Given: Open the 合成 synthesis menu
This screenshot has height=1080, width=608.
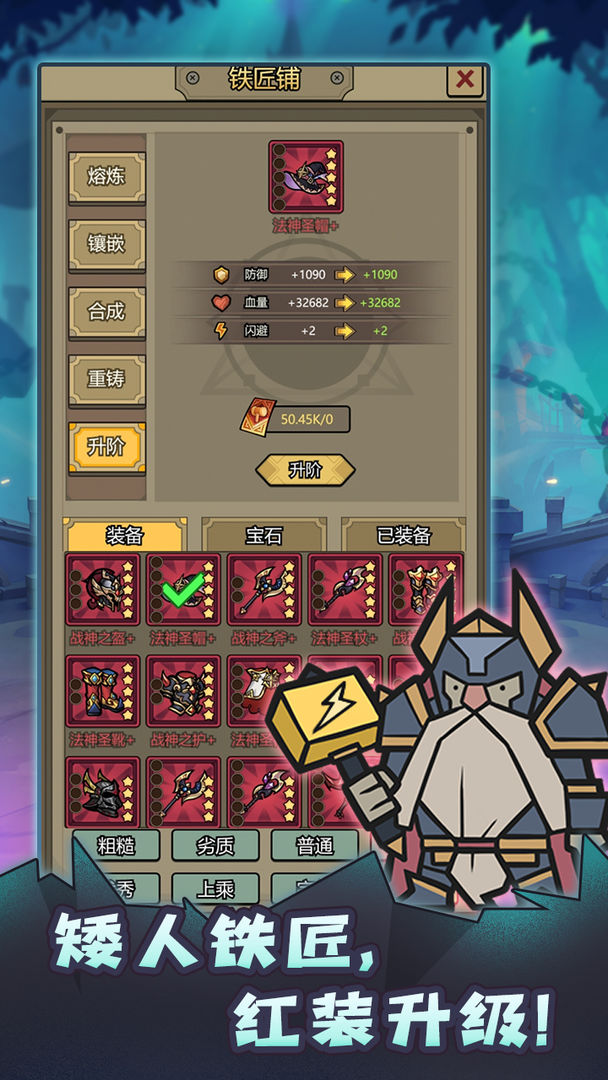Looking at the screenshot, I should click(x=106, y=311).
